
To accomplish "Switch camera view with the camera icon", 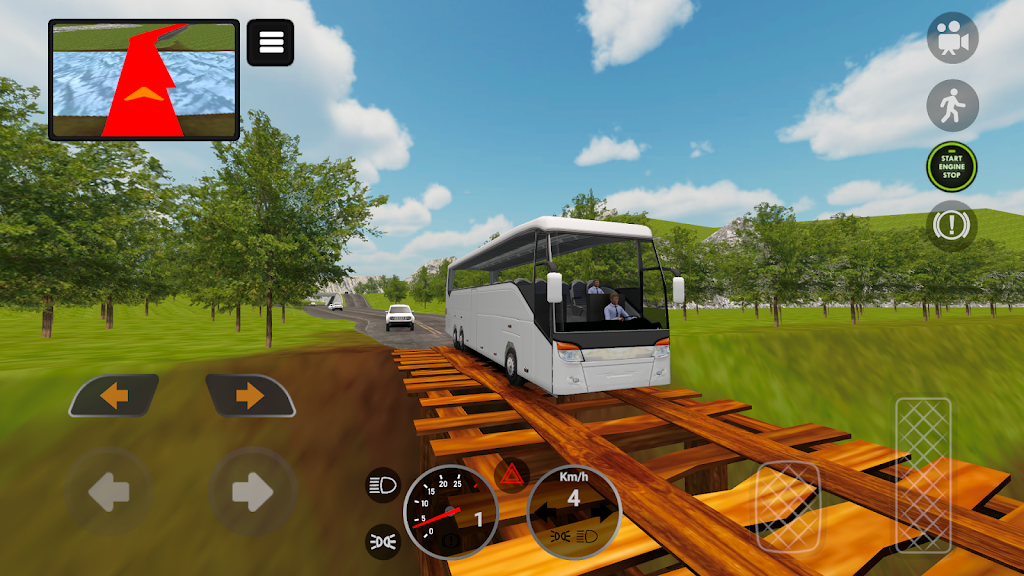I will 952,38.
